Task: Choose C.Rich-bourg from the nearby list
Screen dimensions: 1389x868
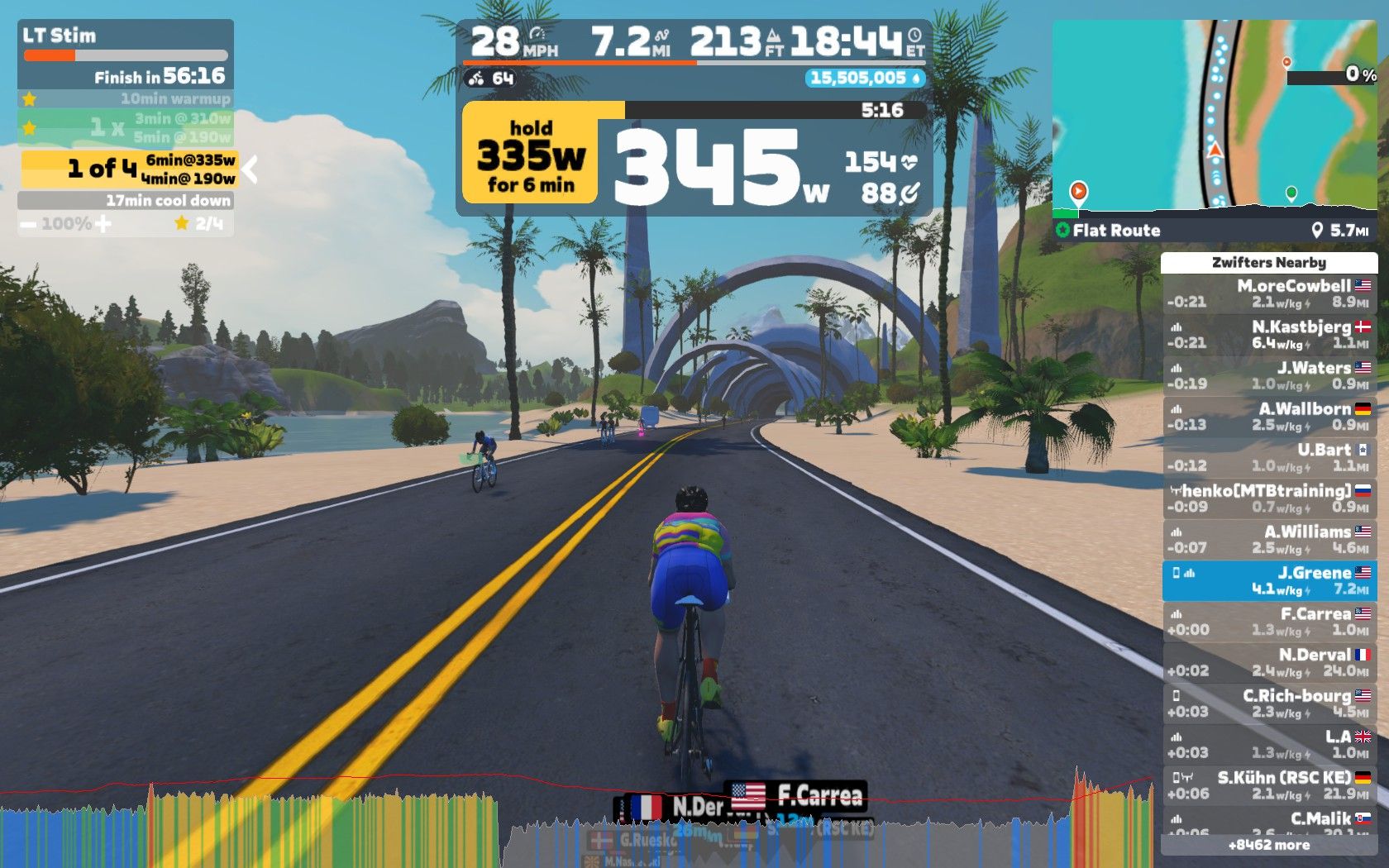Action: pyautogui.click(x=1269, y=703)
